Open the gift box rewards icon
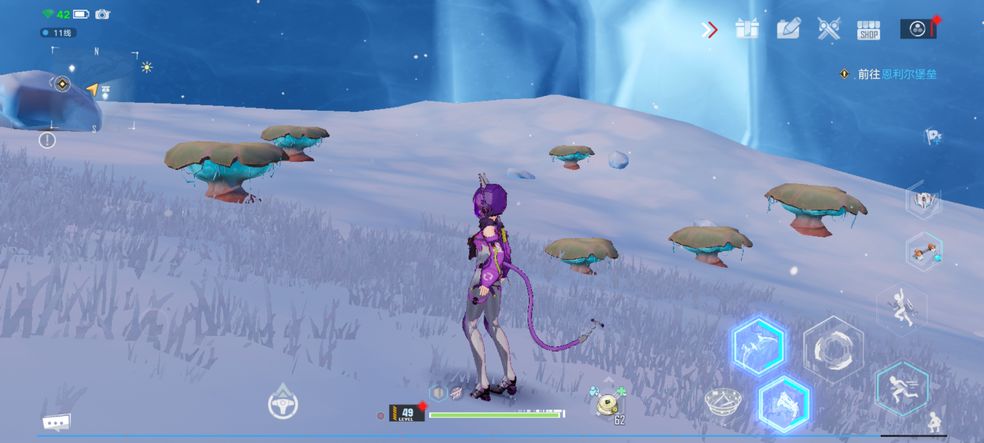This screenshot has height=443, width=984. [x=747, y=29]
